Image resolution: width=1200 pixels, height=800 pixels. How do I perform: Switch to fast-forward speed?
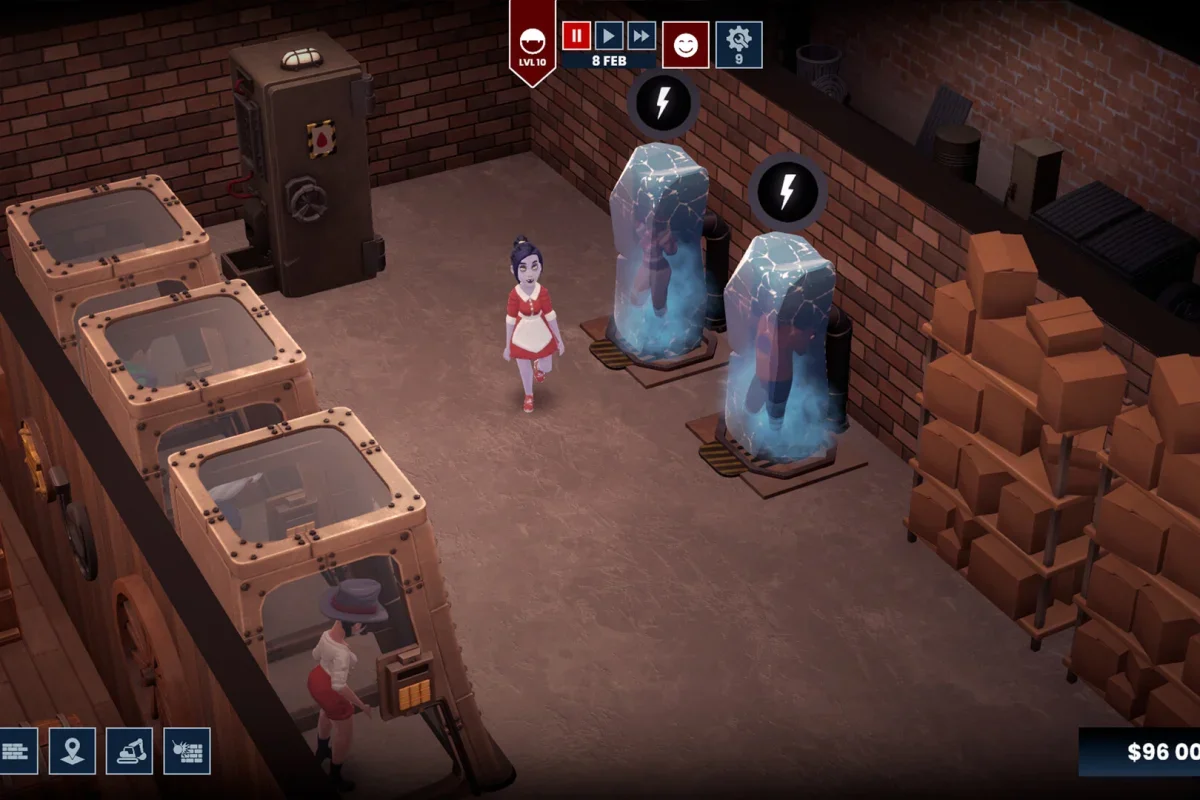click(642, 36)
